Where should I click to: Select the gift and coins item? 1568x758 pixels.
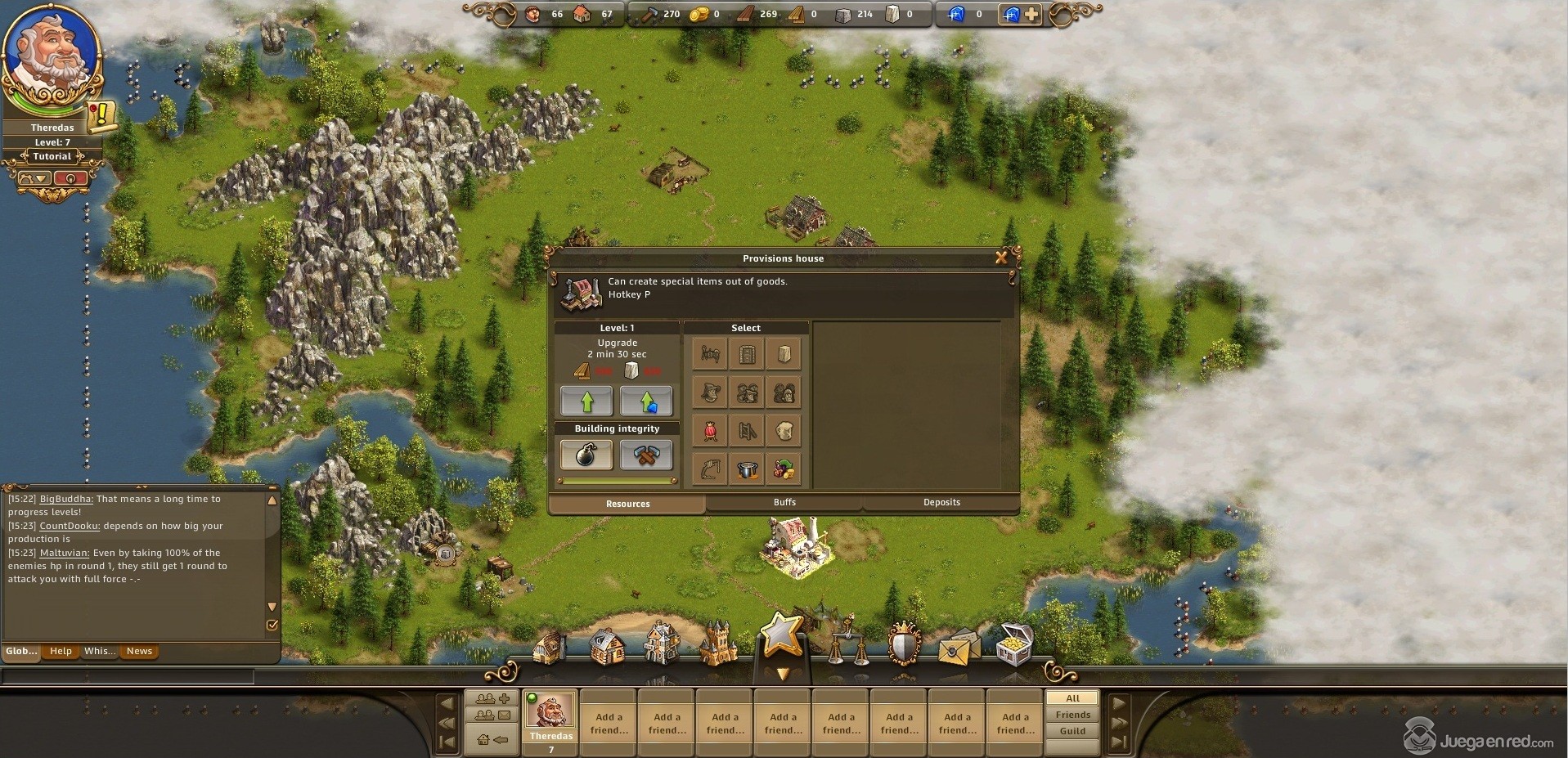click(784, 469)
